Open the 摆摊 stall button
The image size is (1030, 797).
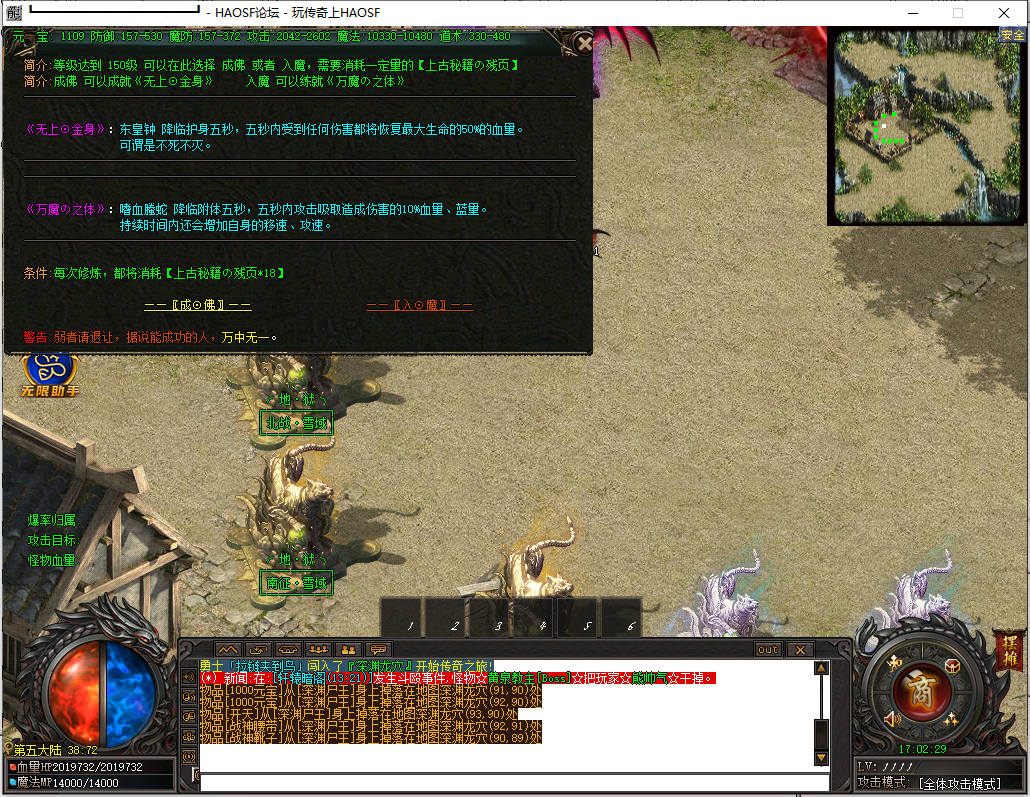pyautogui.click(x=1008, y=650)
